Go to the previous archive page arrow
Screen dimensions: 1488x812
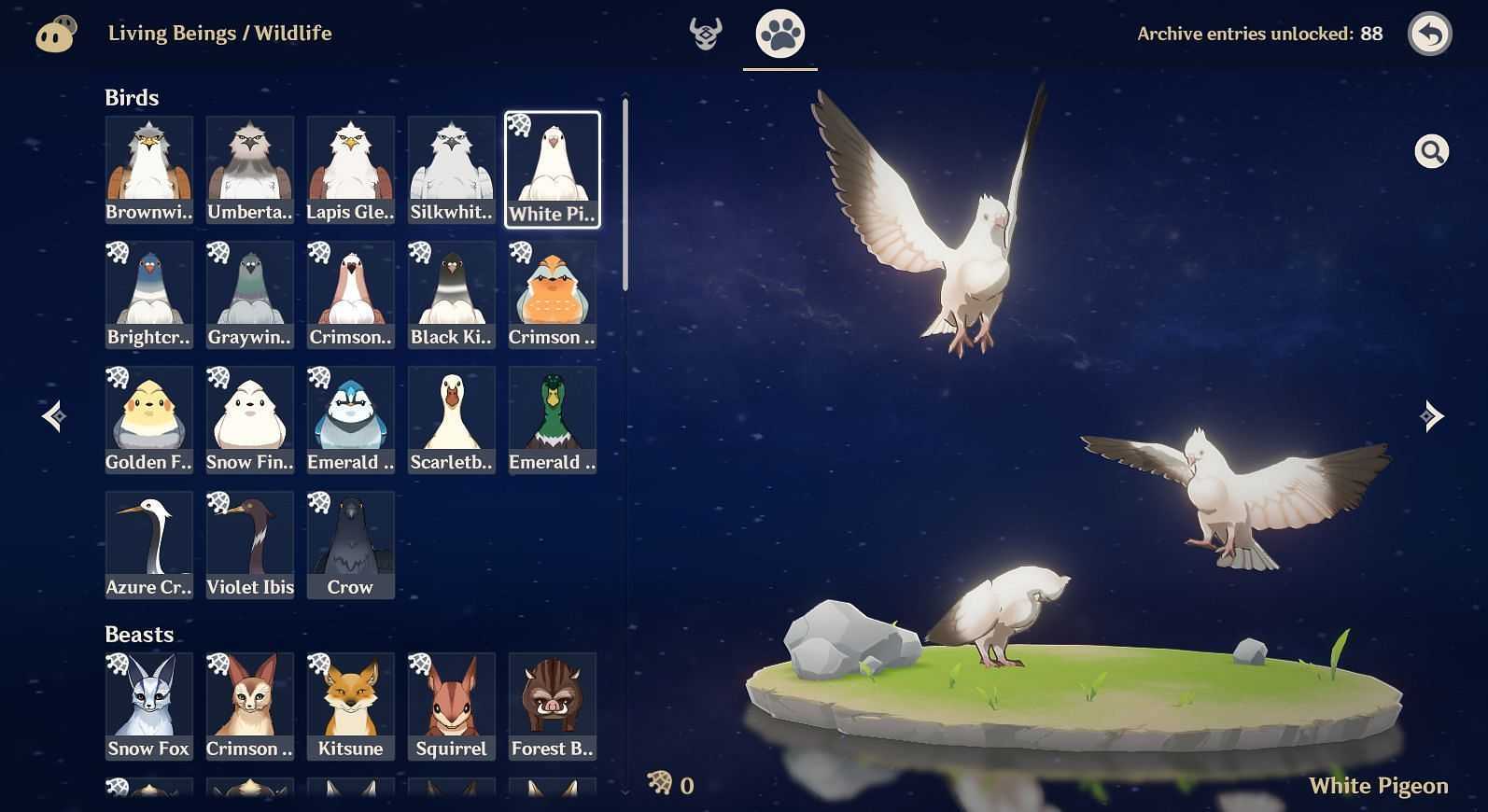(x=54, y=416)
